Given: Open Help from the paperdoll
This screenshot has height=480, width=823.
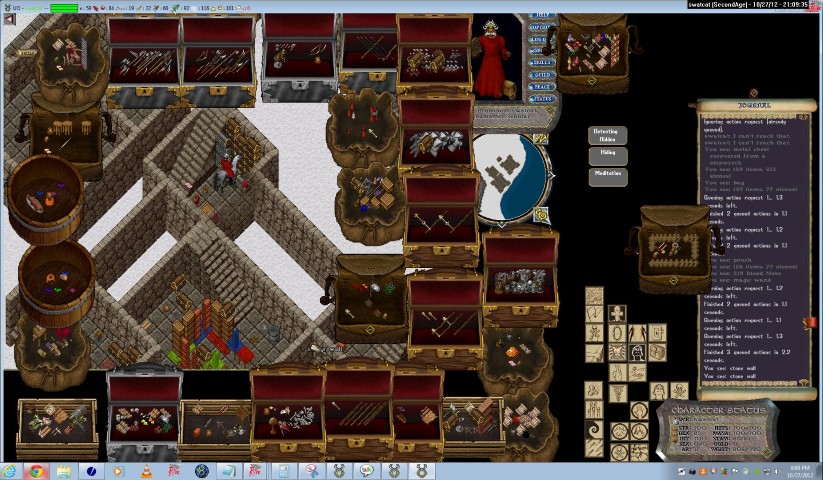Looking at the screenshot, I should (x=542, y=15).
